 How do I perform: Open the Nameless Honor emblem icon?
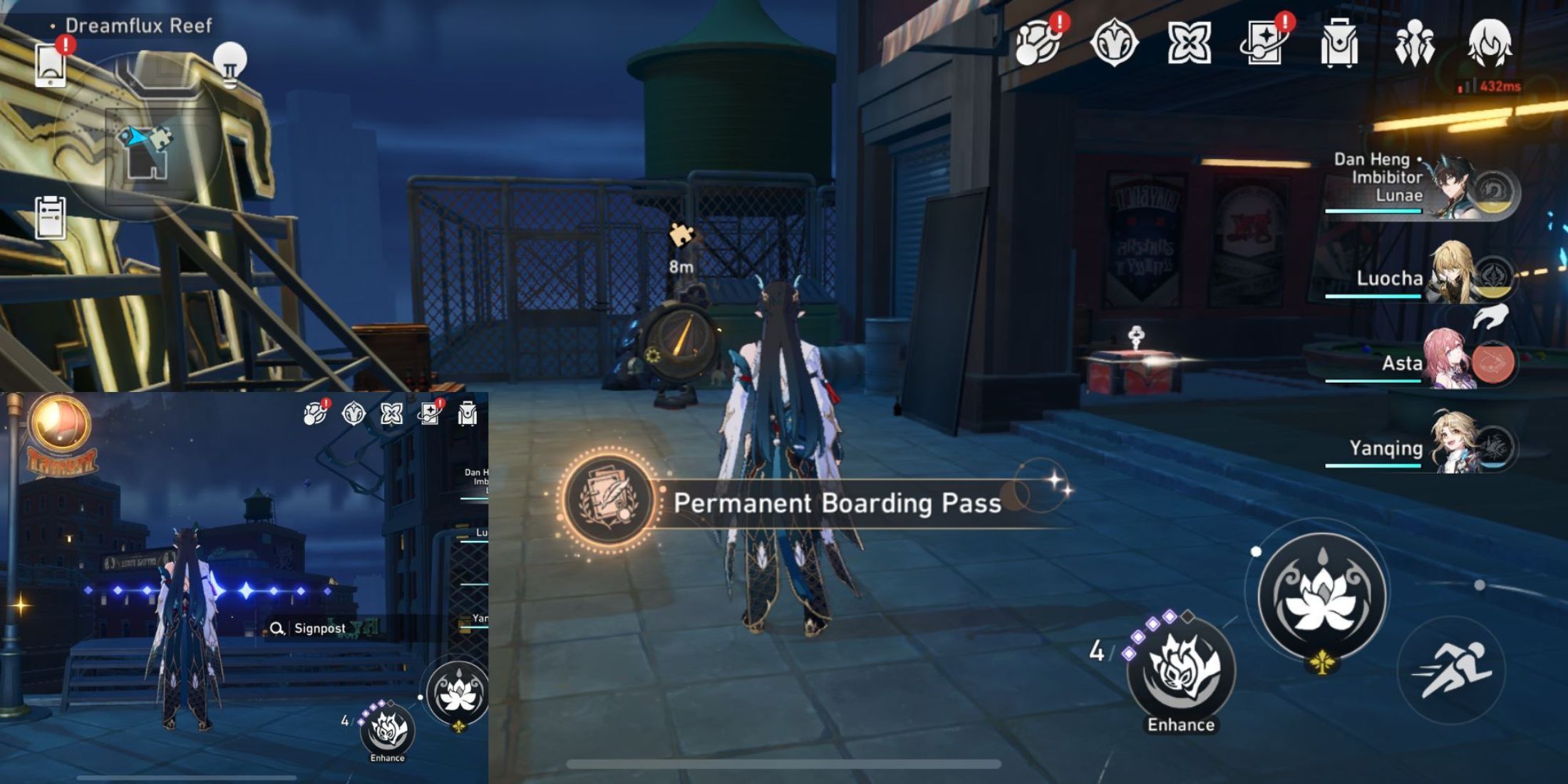1116,44
